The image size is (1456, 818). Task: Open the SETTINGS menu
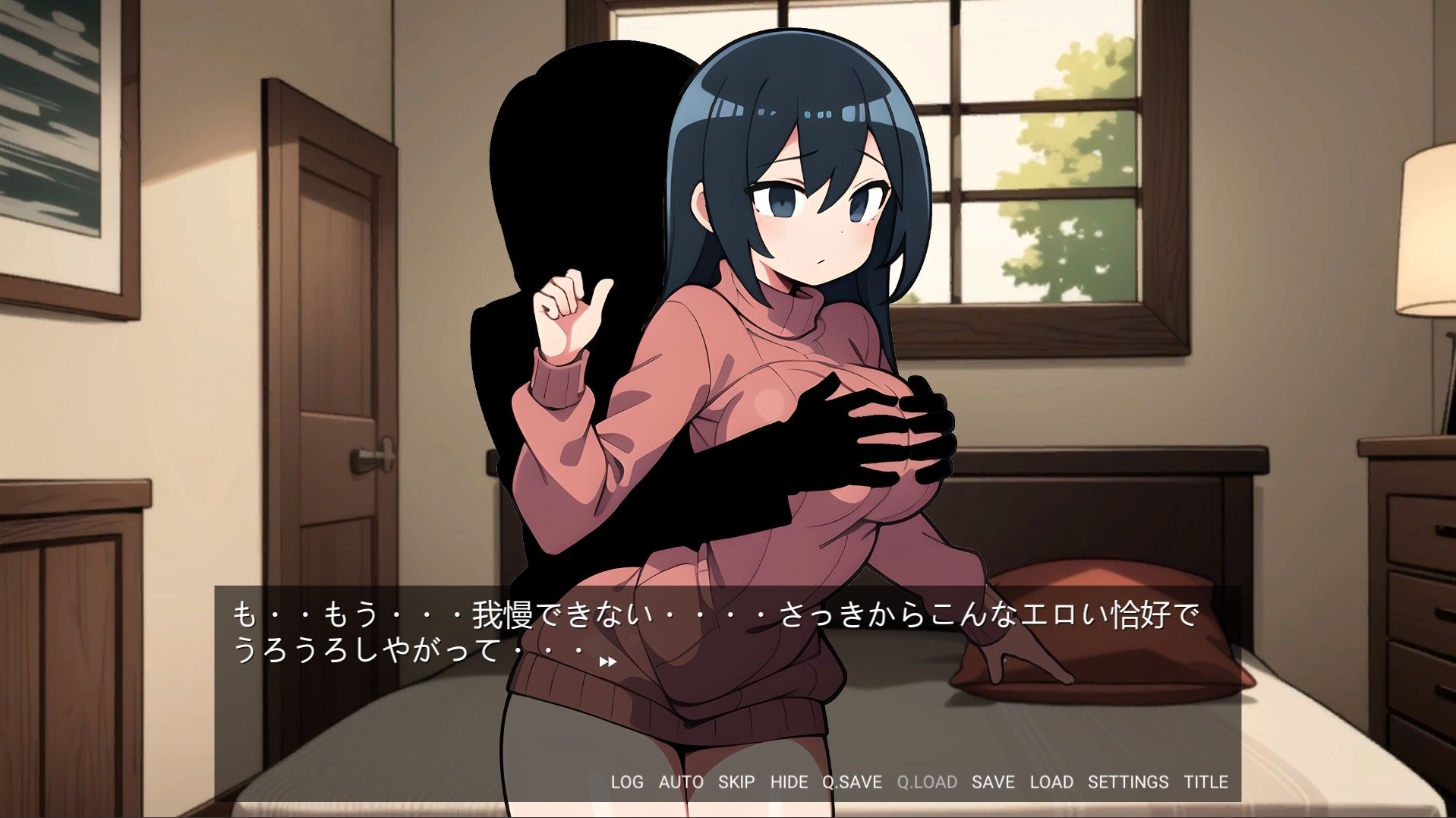(1129, 782)
